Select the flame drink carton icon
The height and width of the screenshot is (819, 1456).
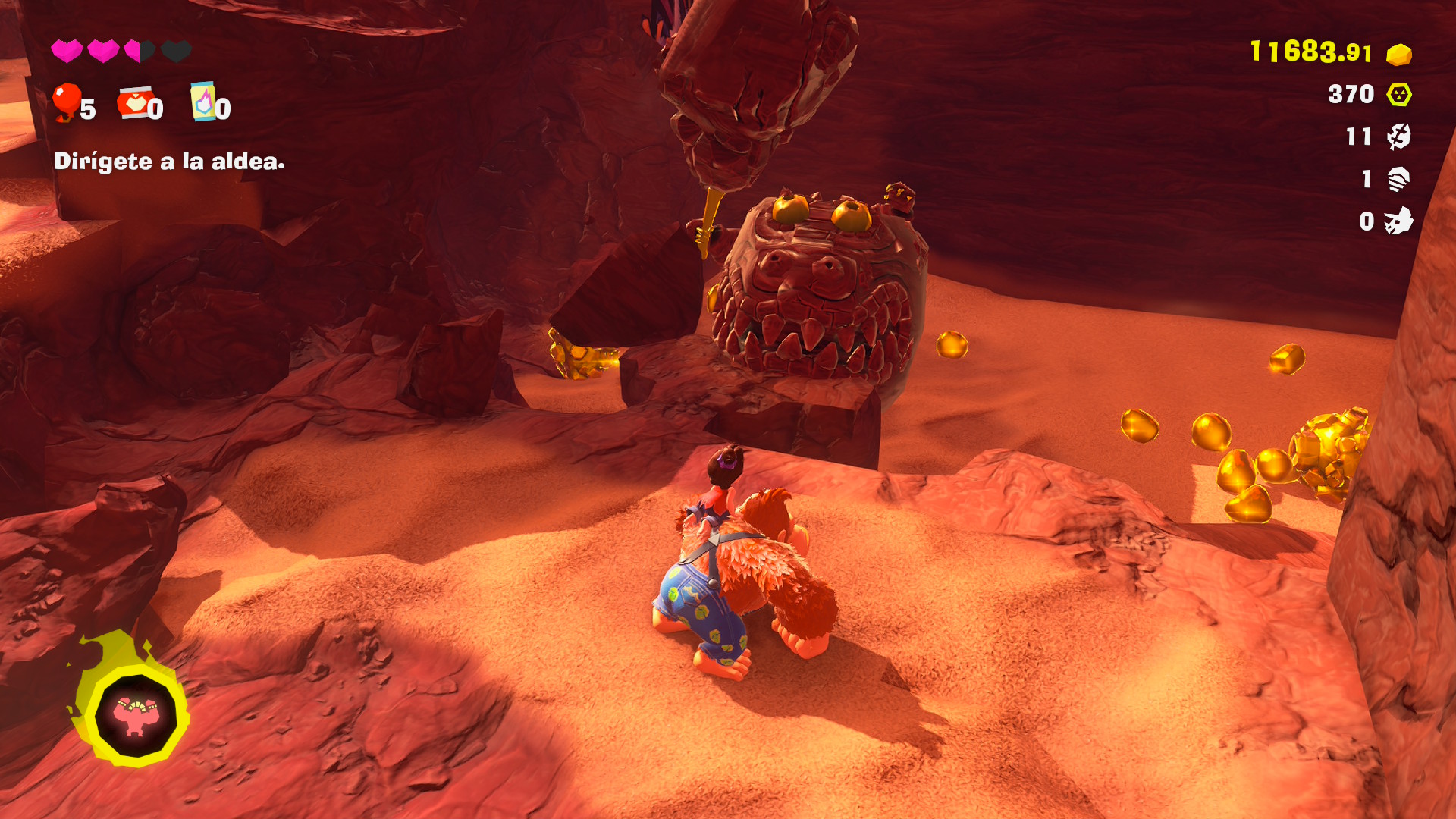click(203, 102)
